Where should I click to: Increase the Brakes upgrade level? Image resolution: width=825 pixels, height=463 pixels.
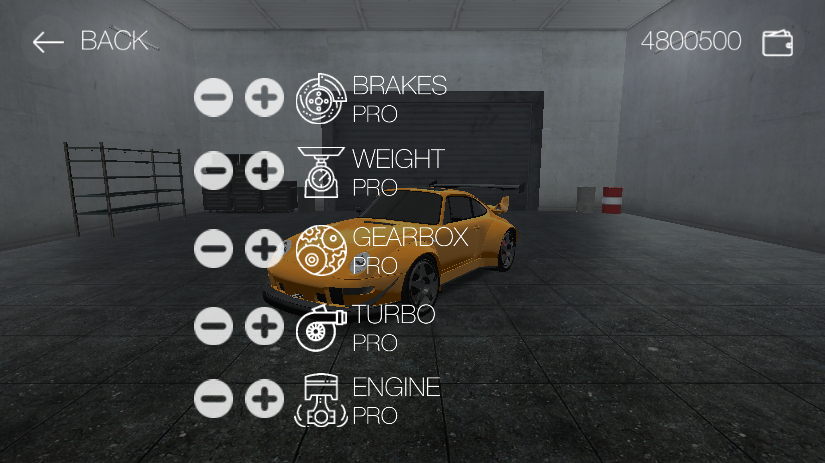point(264,98)
